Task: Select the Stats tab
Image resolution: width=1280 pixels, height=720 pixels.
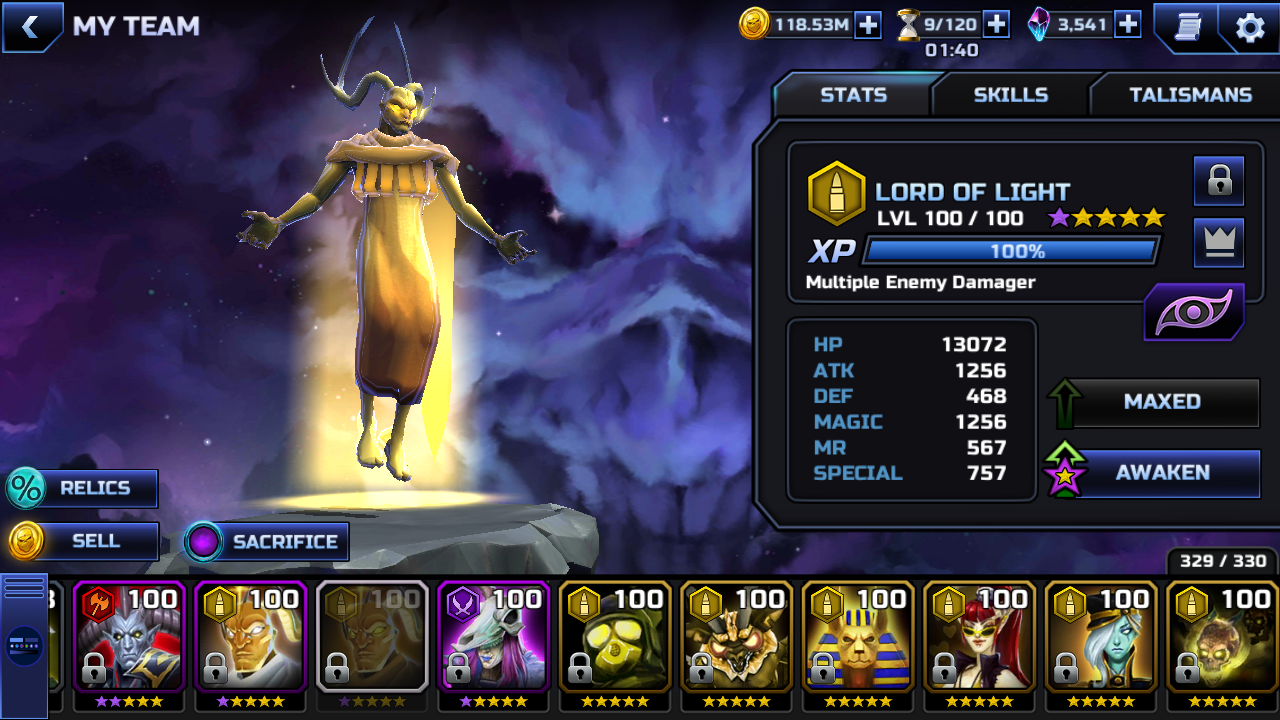Action: 853,95
